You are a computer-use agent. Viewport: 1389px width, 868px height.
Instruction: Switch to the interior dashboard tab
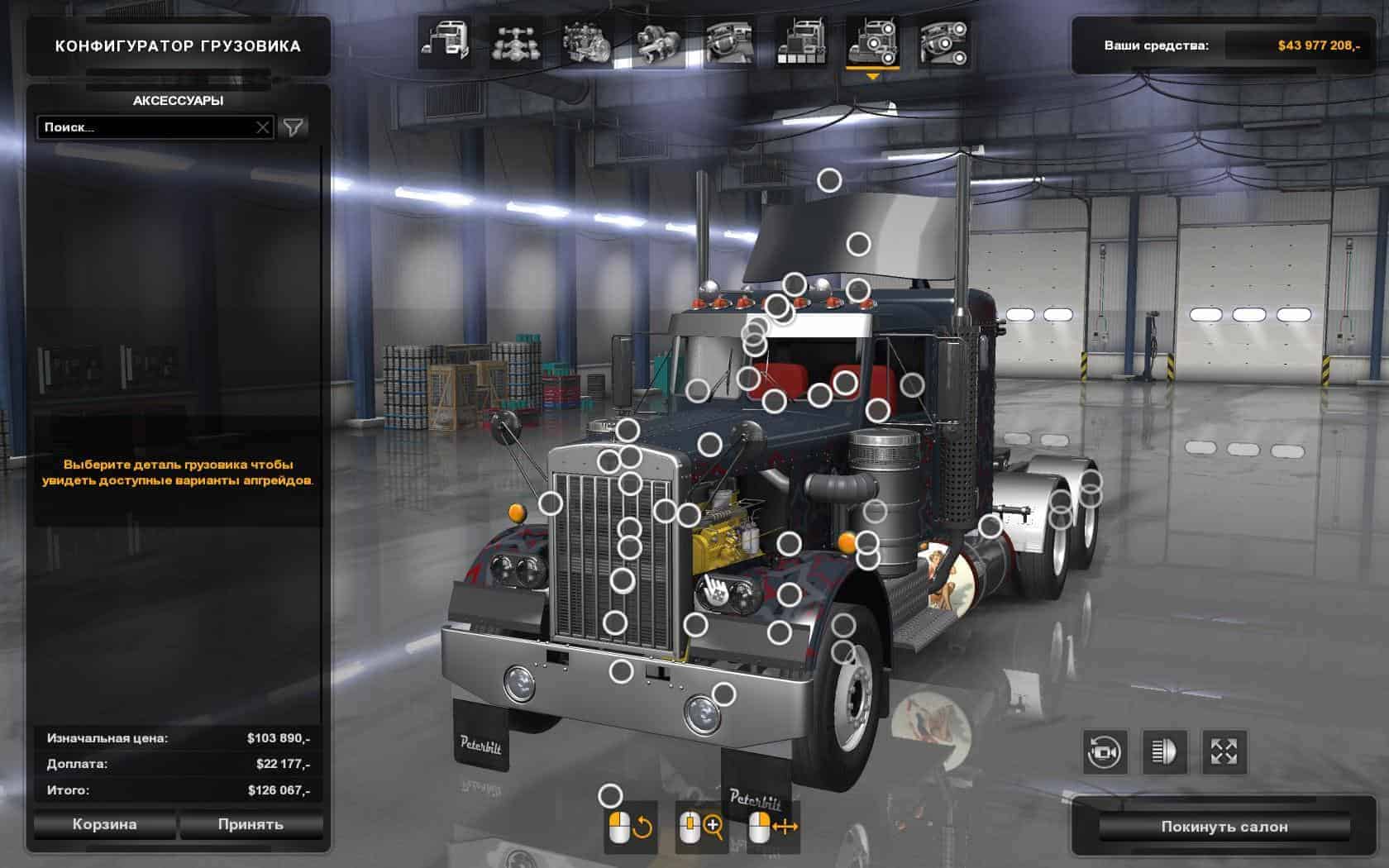729,42
